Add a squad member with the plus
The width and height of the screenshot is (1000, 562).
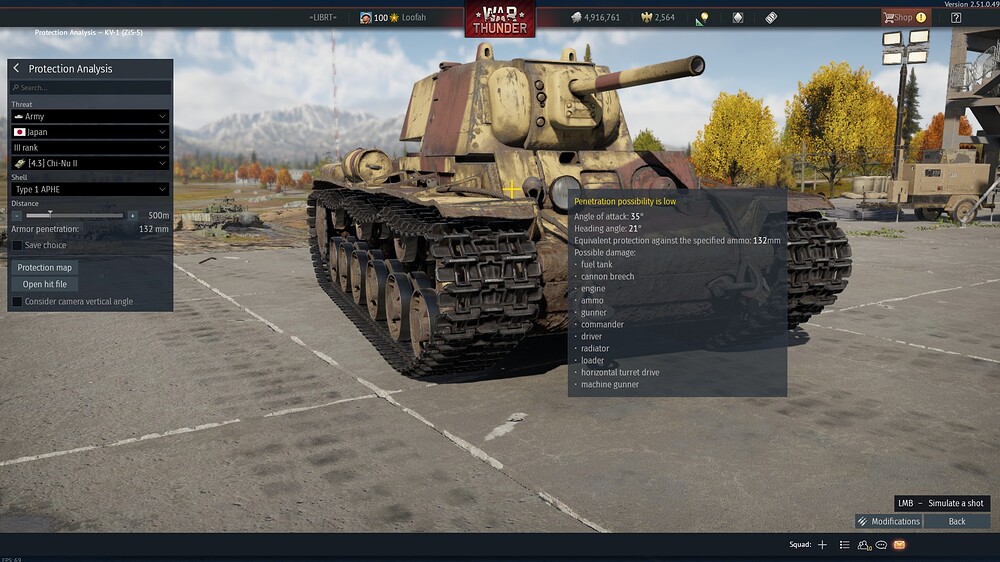822,545
